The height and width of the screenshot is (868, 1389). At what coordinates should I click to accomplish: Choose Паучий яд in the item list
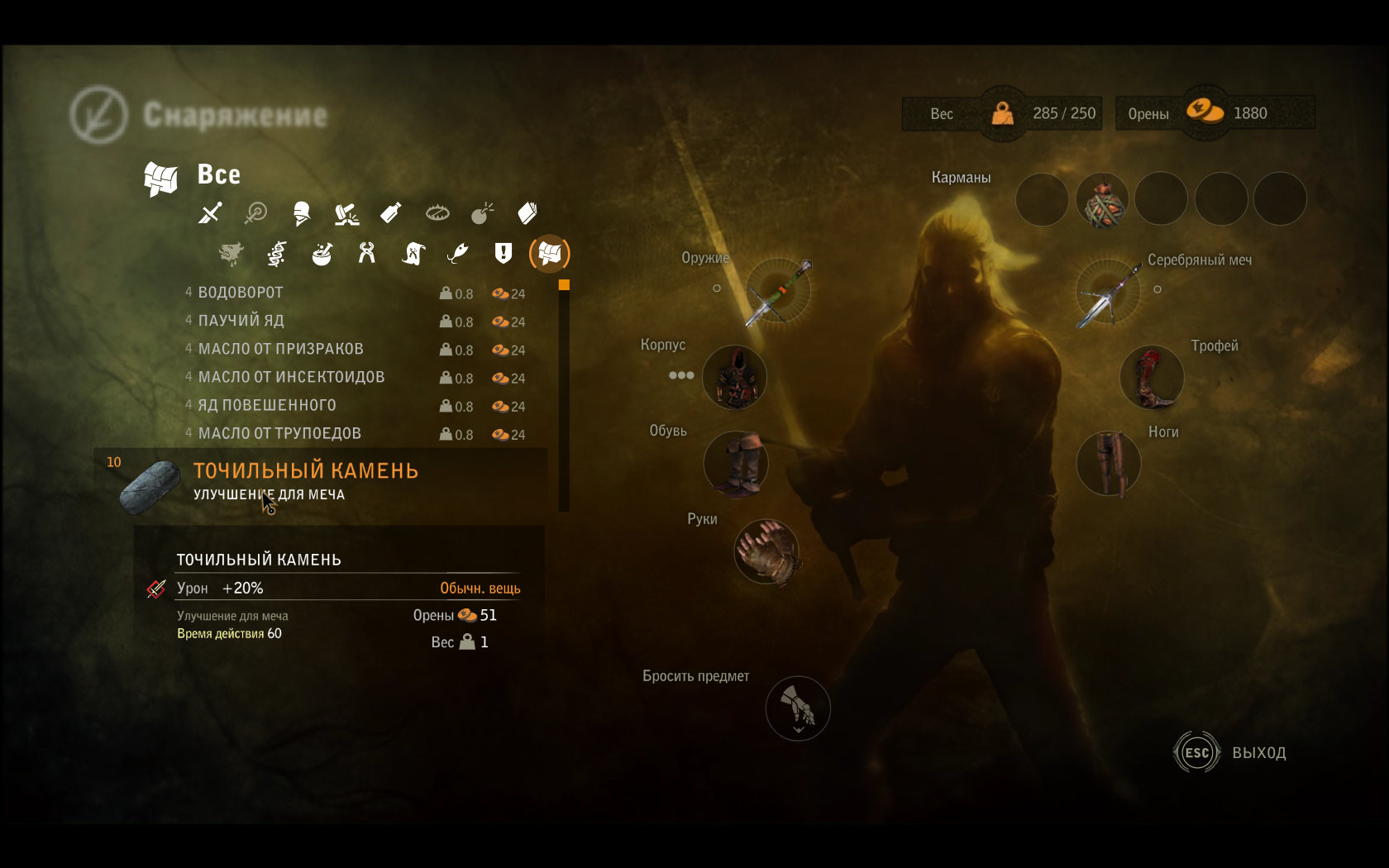(x=241, y=321)
